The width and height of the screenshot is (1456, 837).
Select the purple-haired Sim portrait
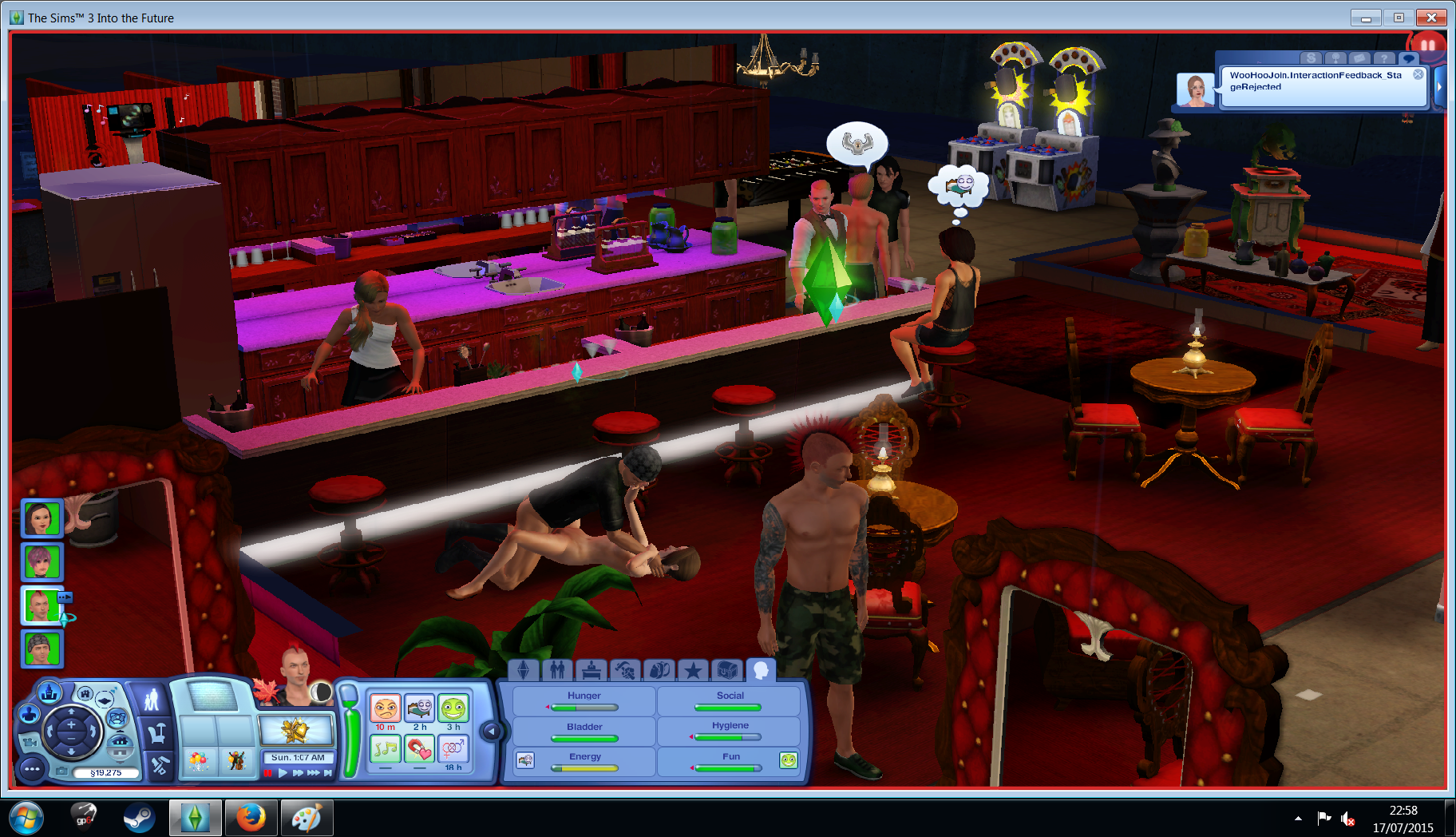pos(41,562)
